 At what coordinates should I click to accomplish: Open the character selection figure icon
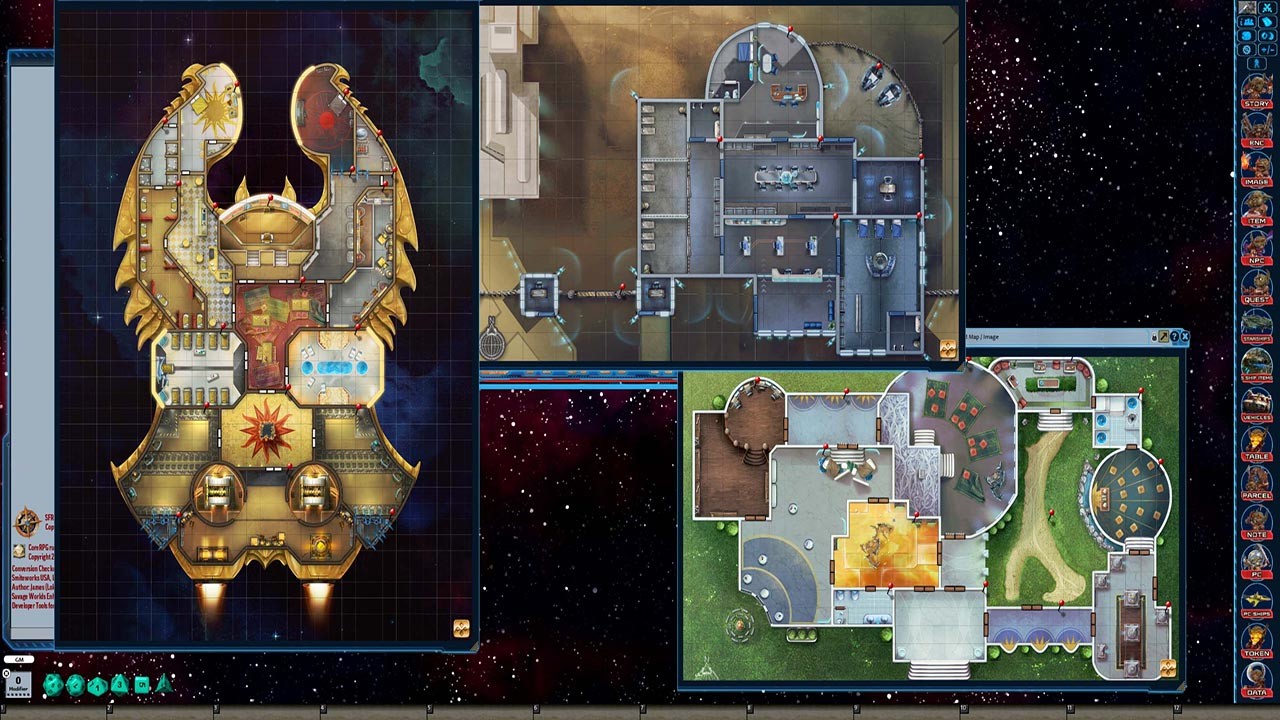(x=1255, y=62)
